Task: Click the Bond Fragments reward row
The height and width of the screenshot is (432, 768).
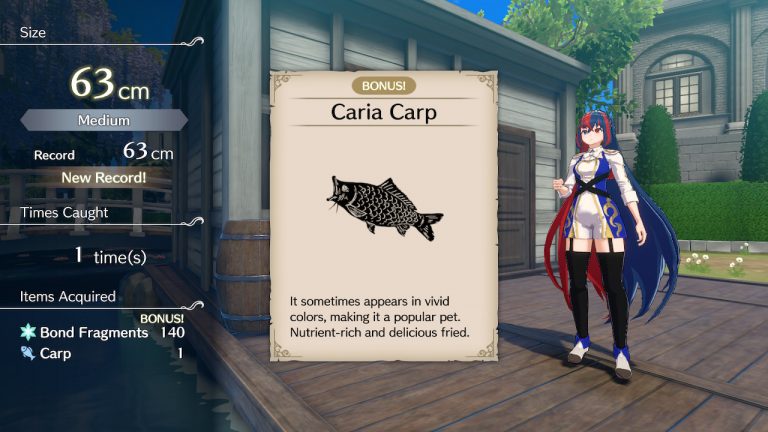Action: [101, 332]
